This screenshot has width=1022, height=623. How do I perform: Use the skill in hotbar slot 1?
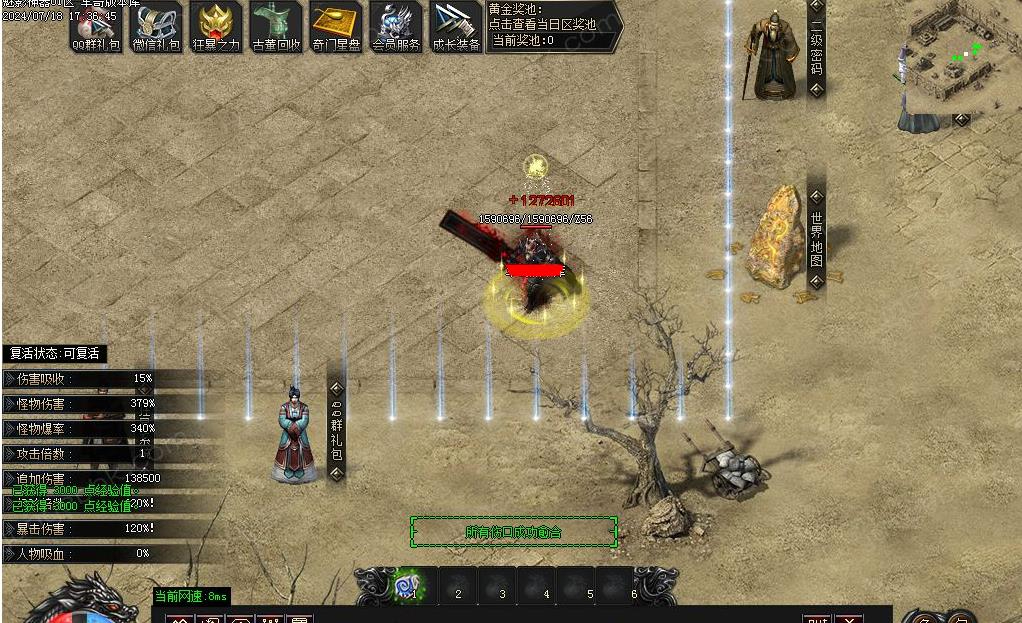coord(409,585)
